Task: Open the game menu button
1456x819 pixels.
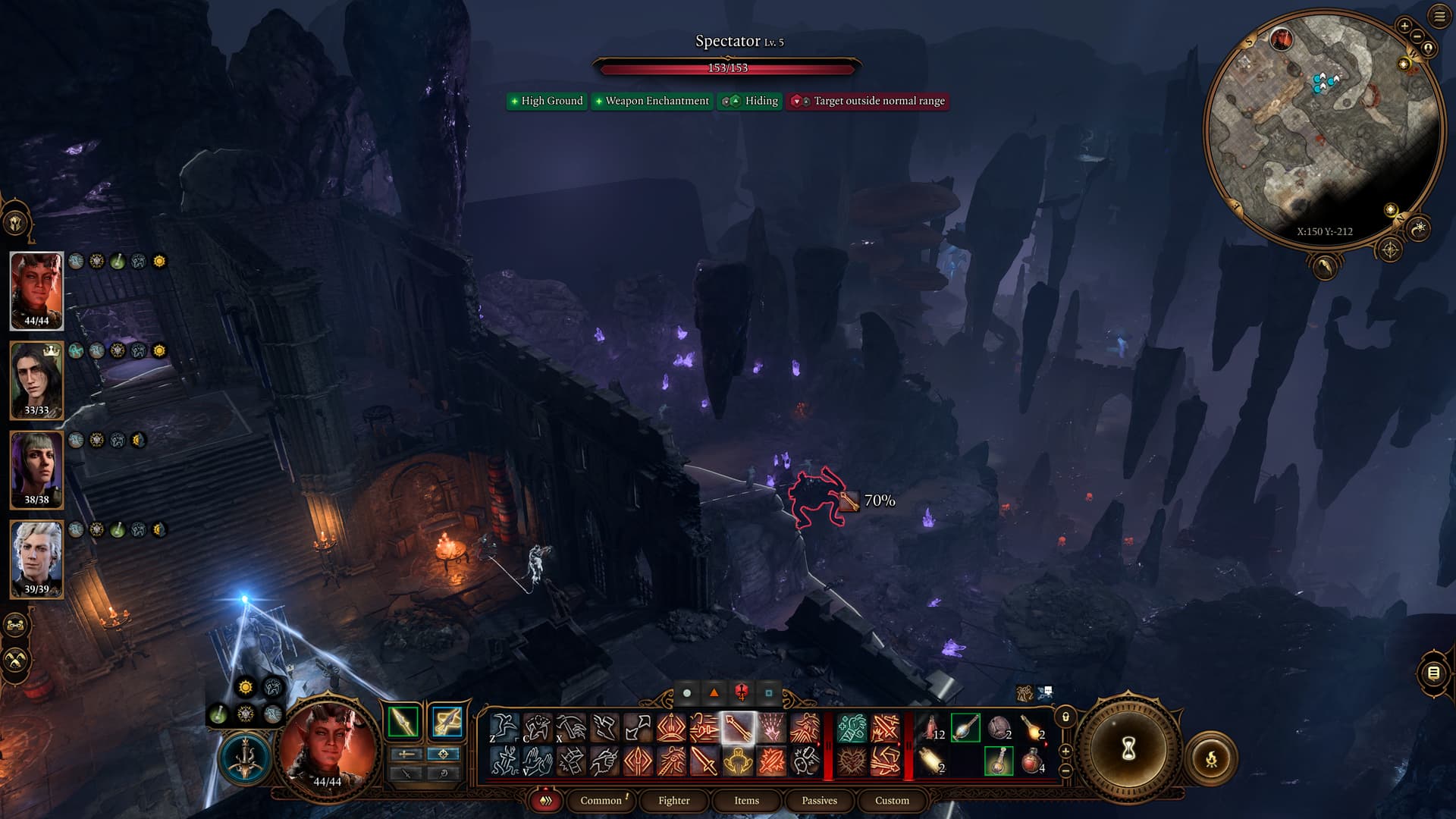Action: coord(1439,17)
